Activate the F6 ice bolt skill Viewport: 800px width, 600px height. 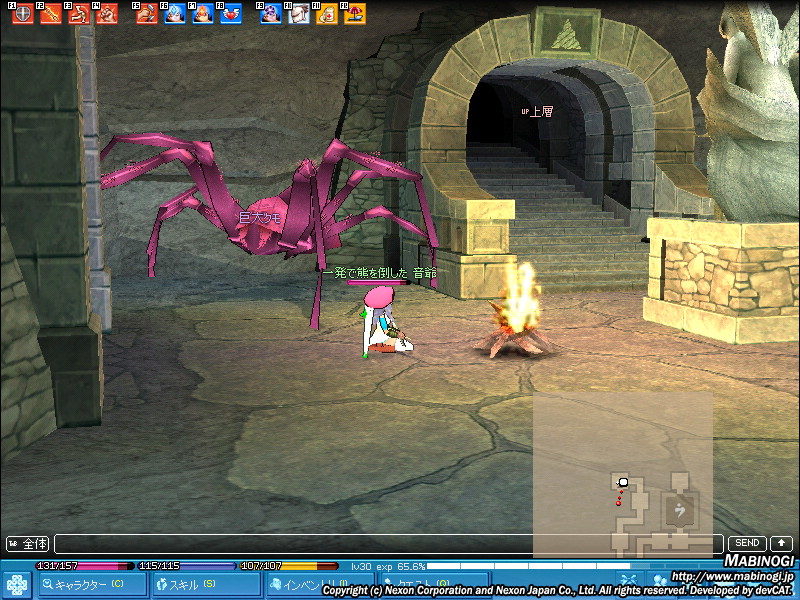pos(174,14)
